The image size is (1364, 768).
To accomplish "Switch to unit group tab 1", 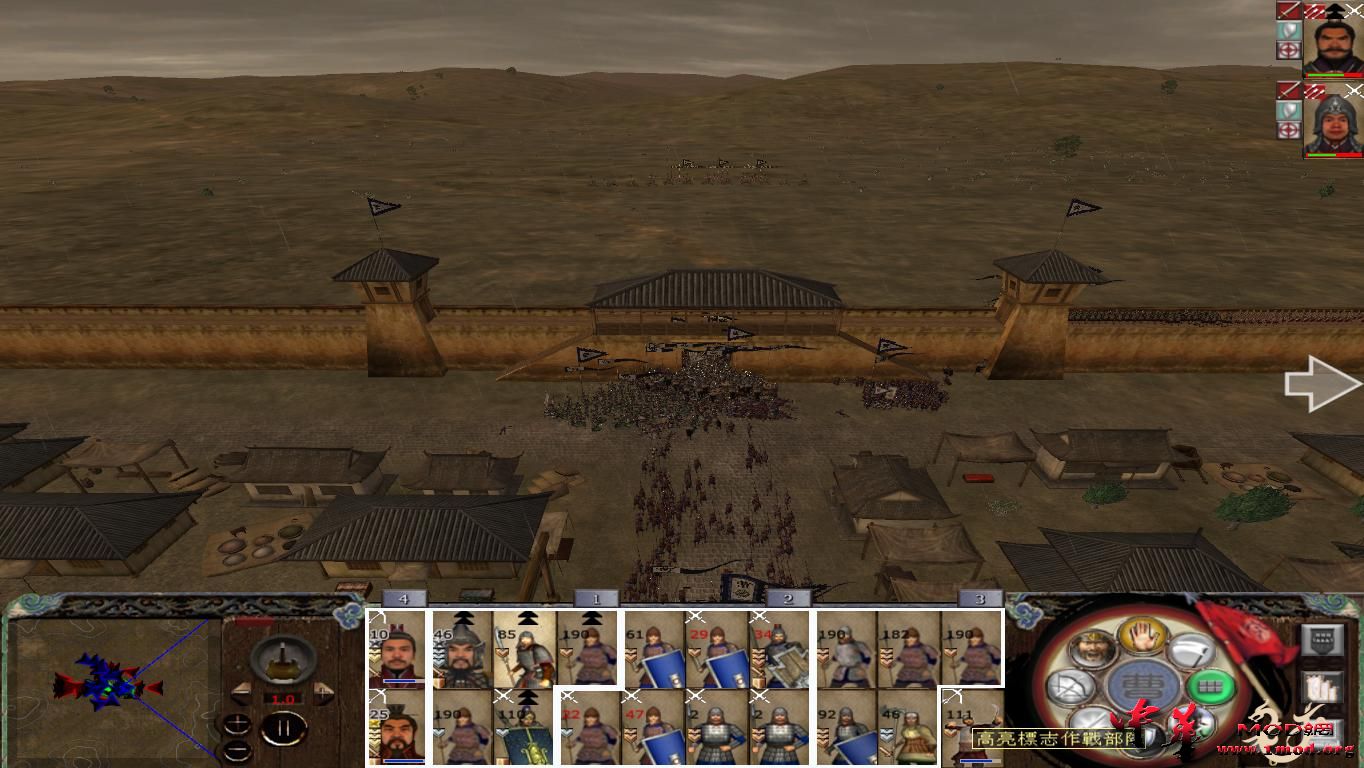I will pos(595,597).
